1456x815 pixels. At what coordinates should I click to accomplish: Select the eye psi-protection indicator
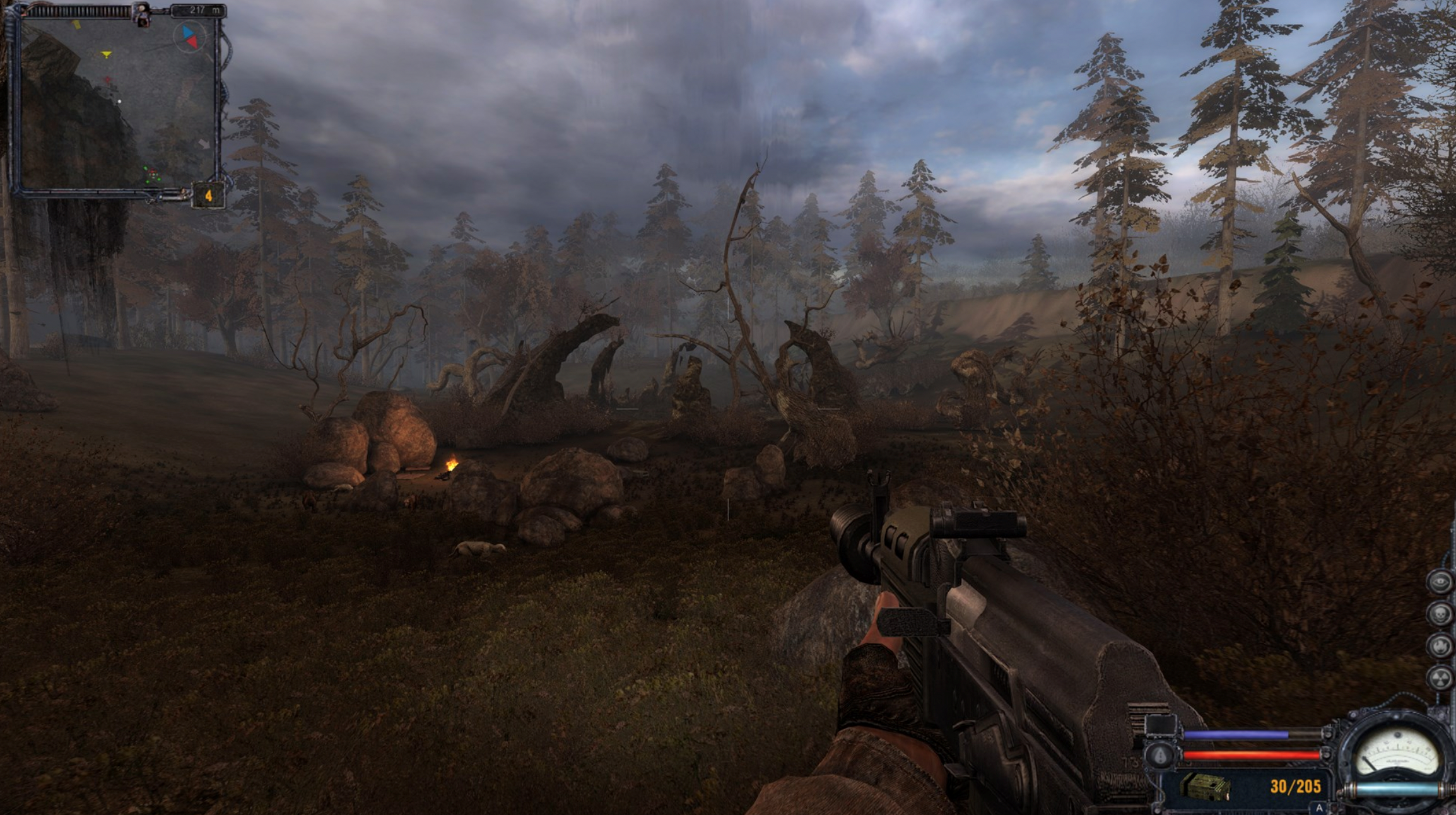coord(1440,582)
